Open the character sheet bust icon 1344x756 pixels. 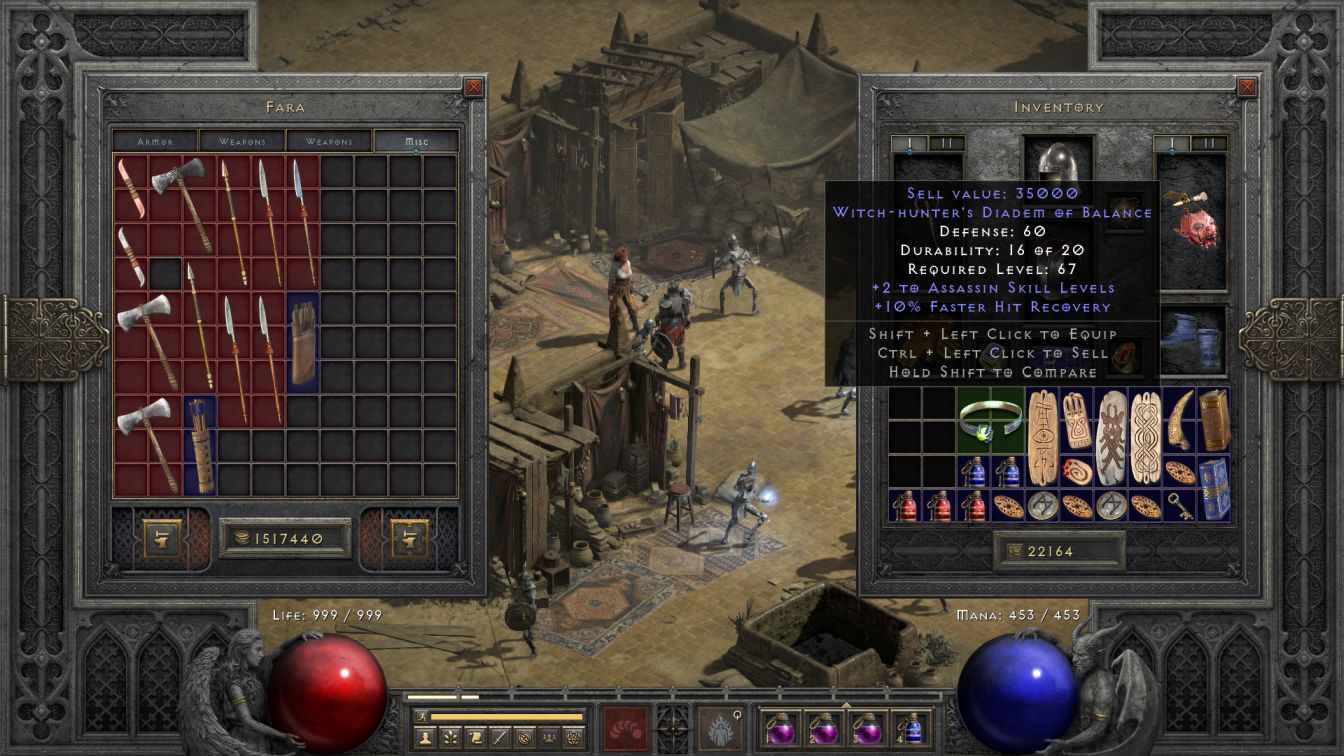(x=425, y=738)
